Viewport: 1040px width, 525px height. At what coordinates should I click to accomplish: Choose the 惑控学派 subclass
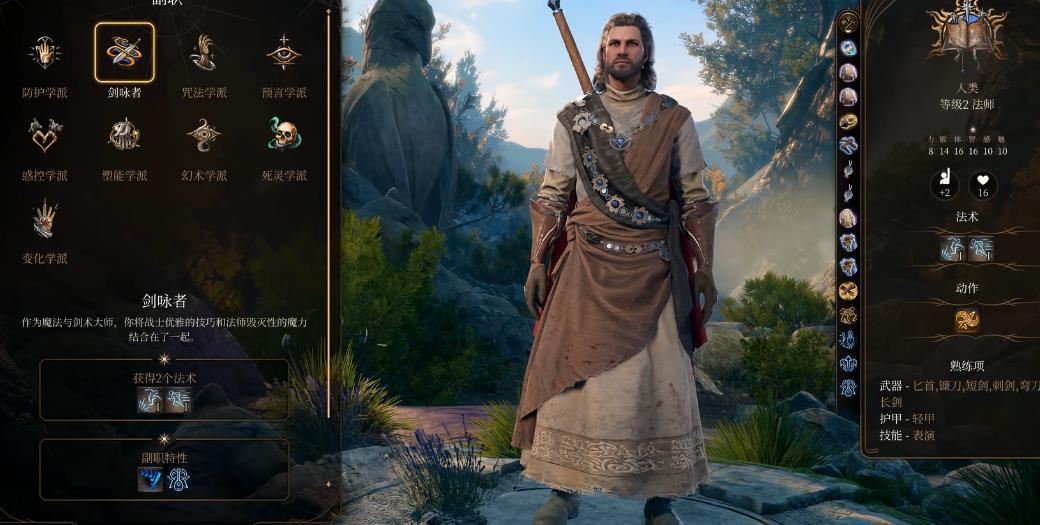(x=45, y=135)
